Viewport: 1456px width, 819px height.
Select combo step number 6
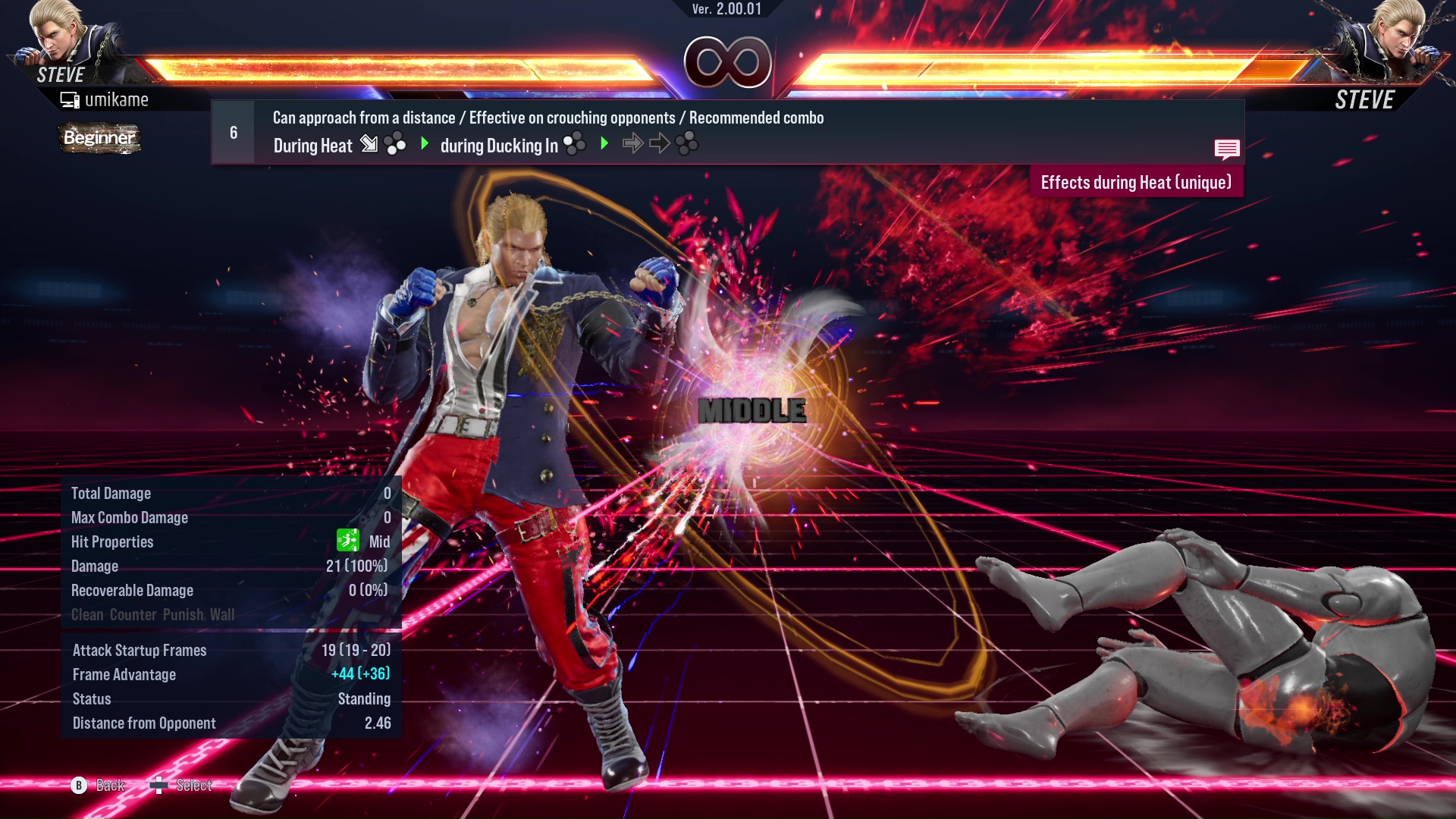[232, 131]
